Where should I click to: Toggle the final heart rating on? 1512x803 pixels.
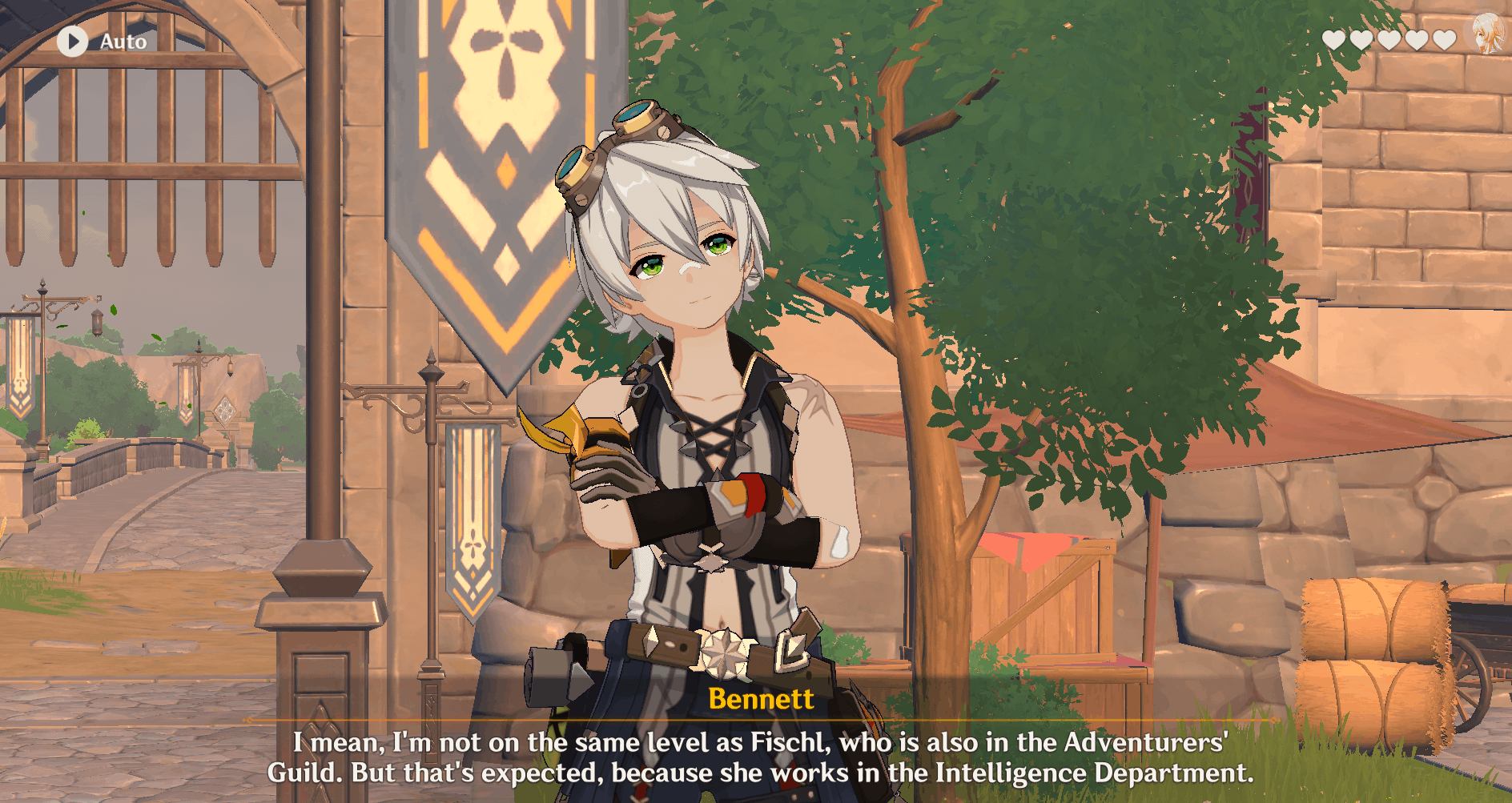pyautogui.click(x=1444, y=39)
